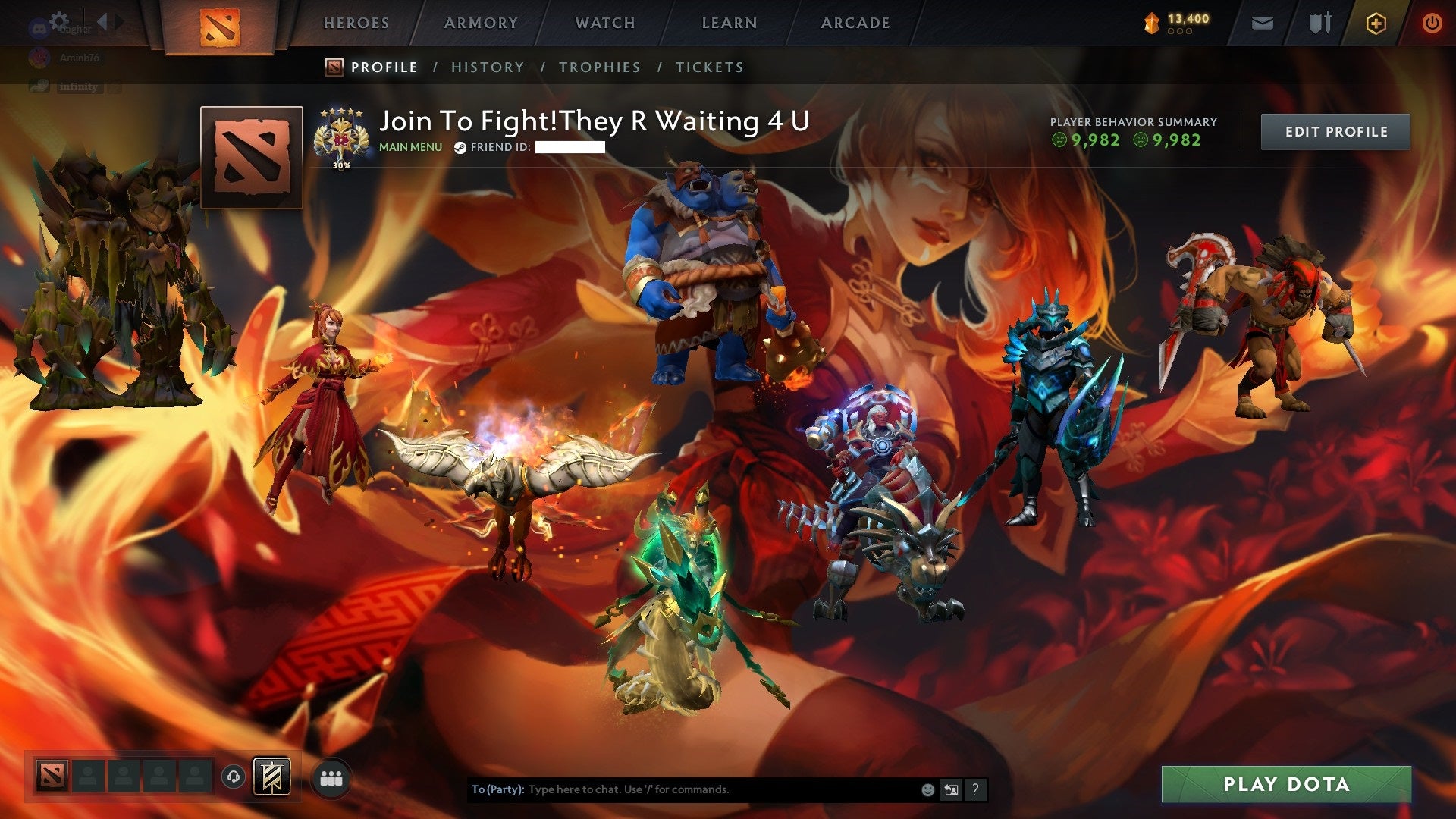Open the help question mark icon

(x=974, y=789)
